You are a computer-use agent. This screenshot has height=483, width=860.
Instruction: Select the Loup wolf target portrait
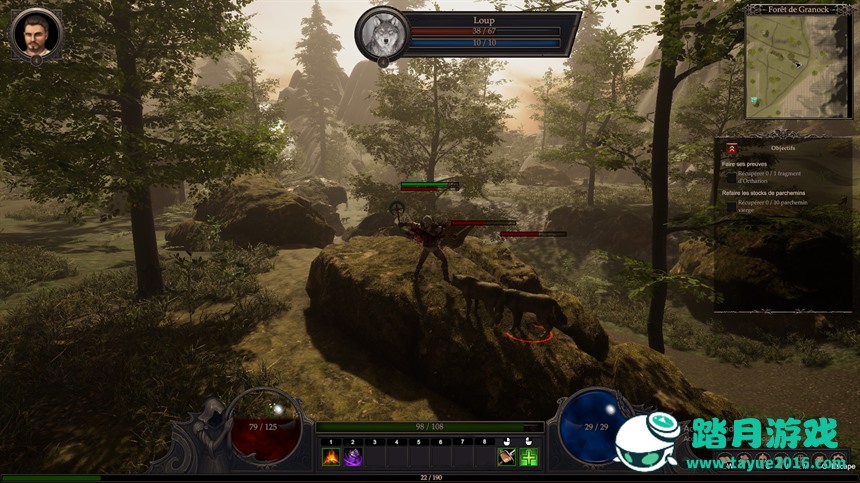pos(382,34)
